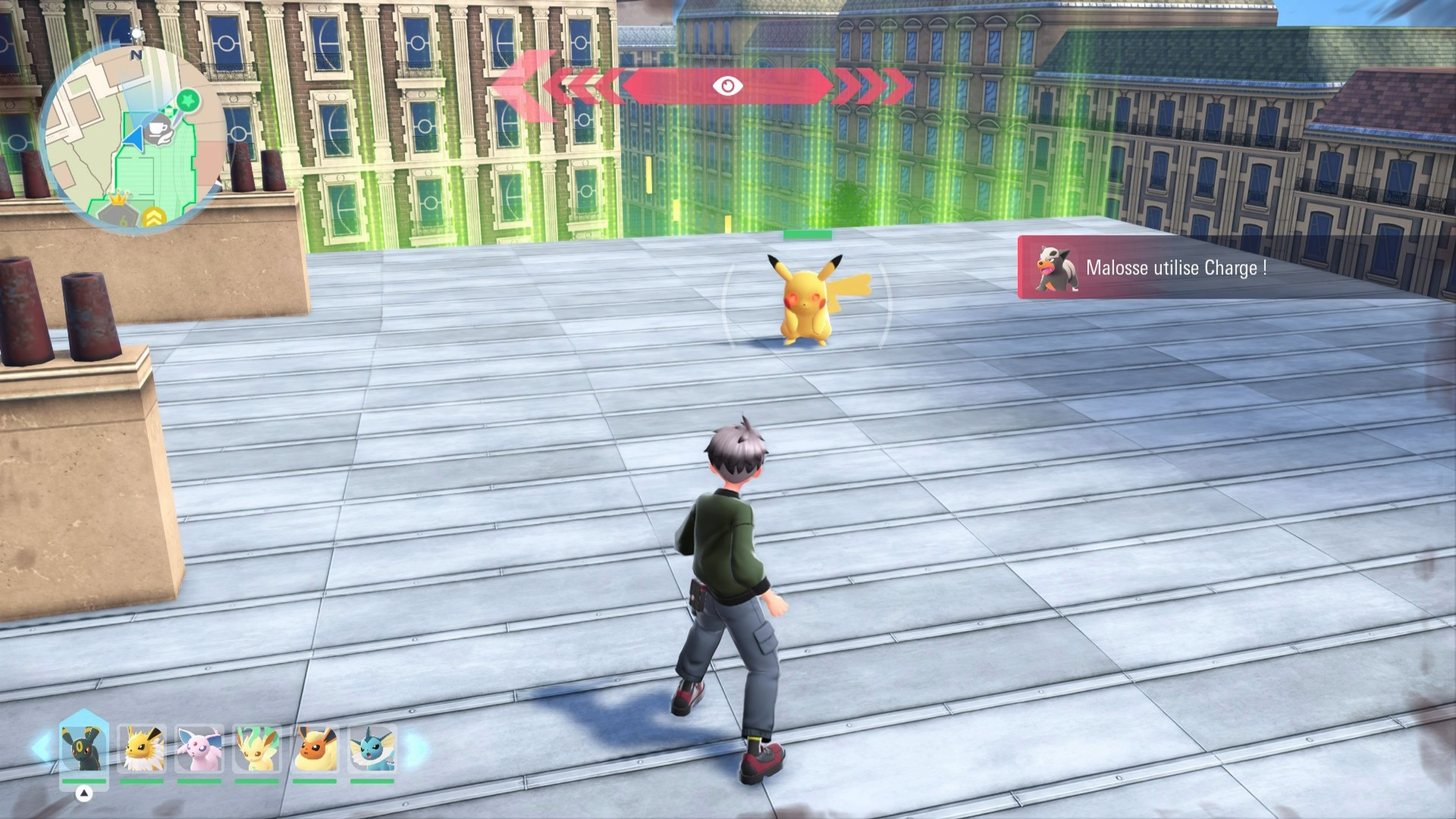Select Umbreon in the party bar
Screen dimensions: 1456x819
83,748
